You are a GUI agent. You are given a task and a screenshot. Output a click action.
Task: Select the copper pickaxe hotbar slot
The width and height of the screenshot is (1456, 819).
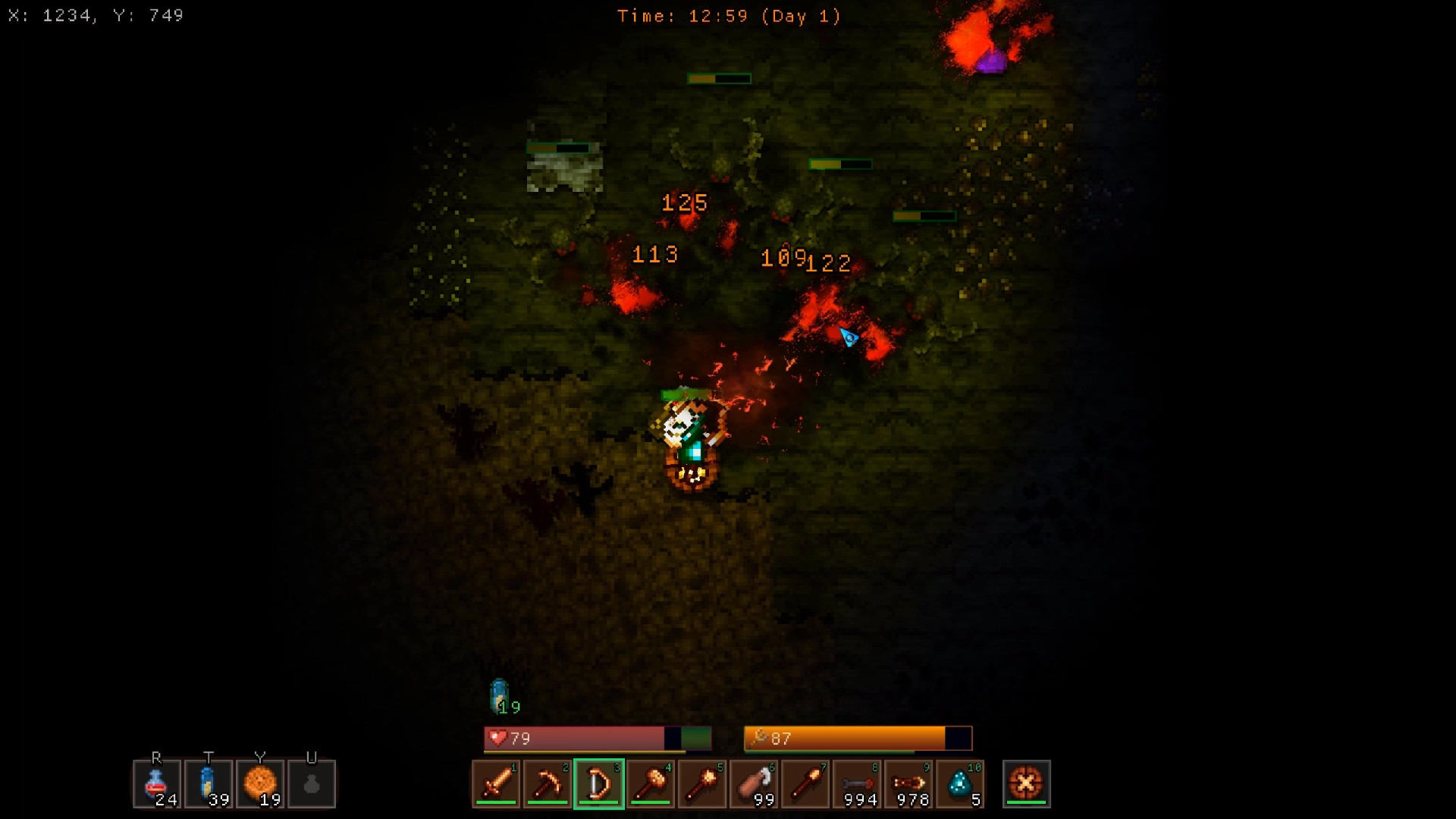pyautogui.click(x=548, y=783)
